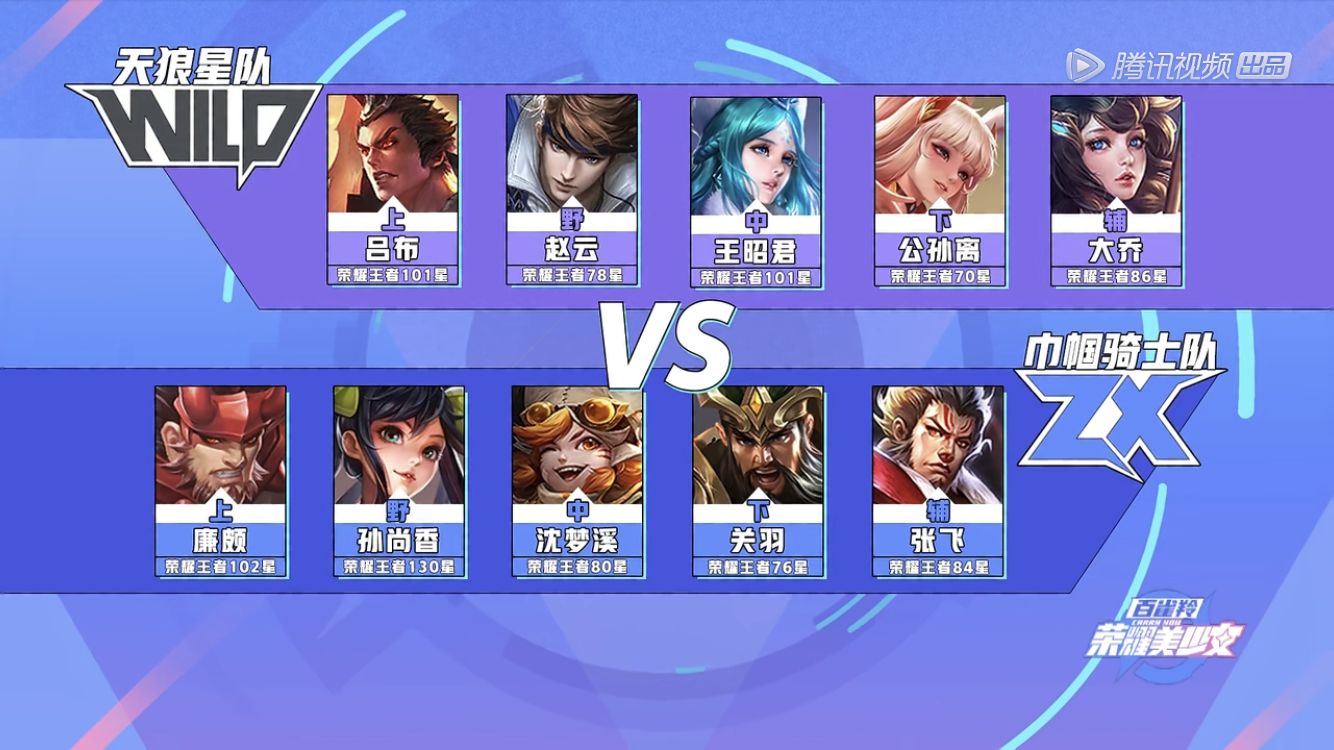Select the 公孙离 bottom lane hero card
Image resolution: width=1334 pixels, height=750 pixels.
[x=940, y=190]
